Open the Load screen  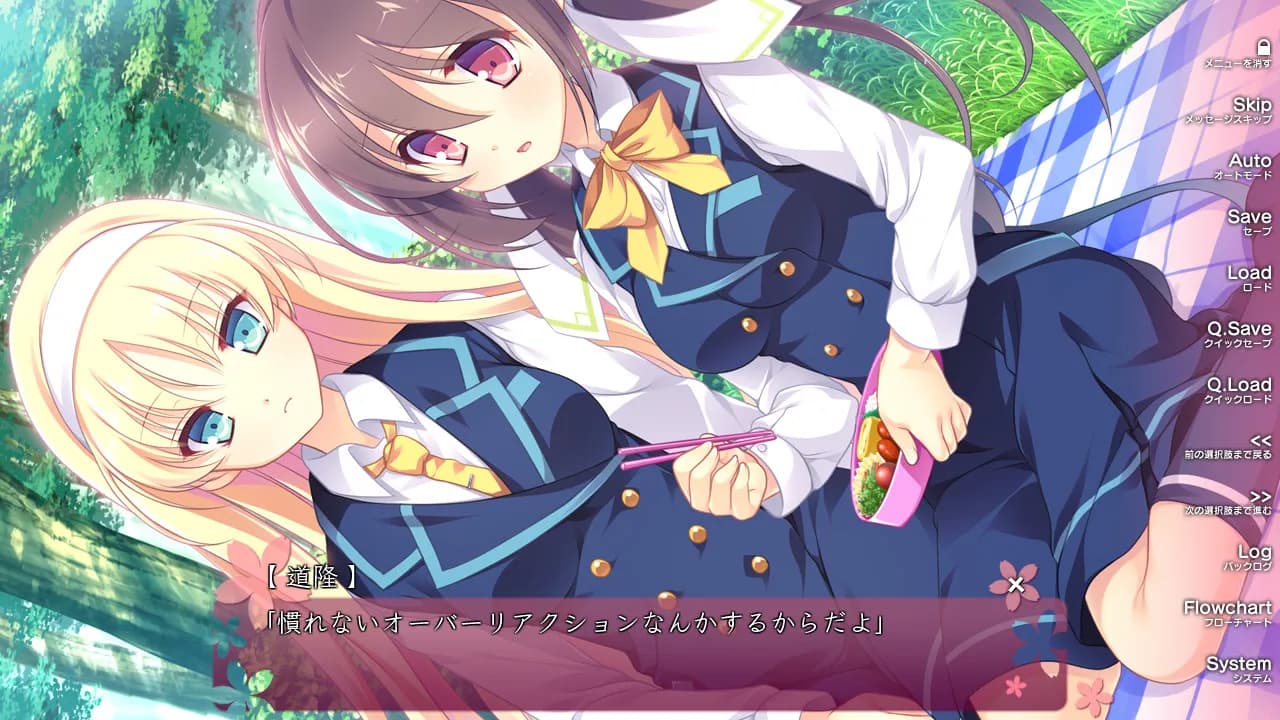click(x=1249, y=270)
